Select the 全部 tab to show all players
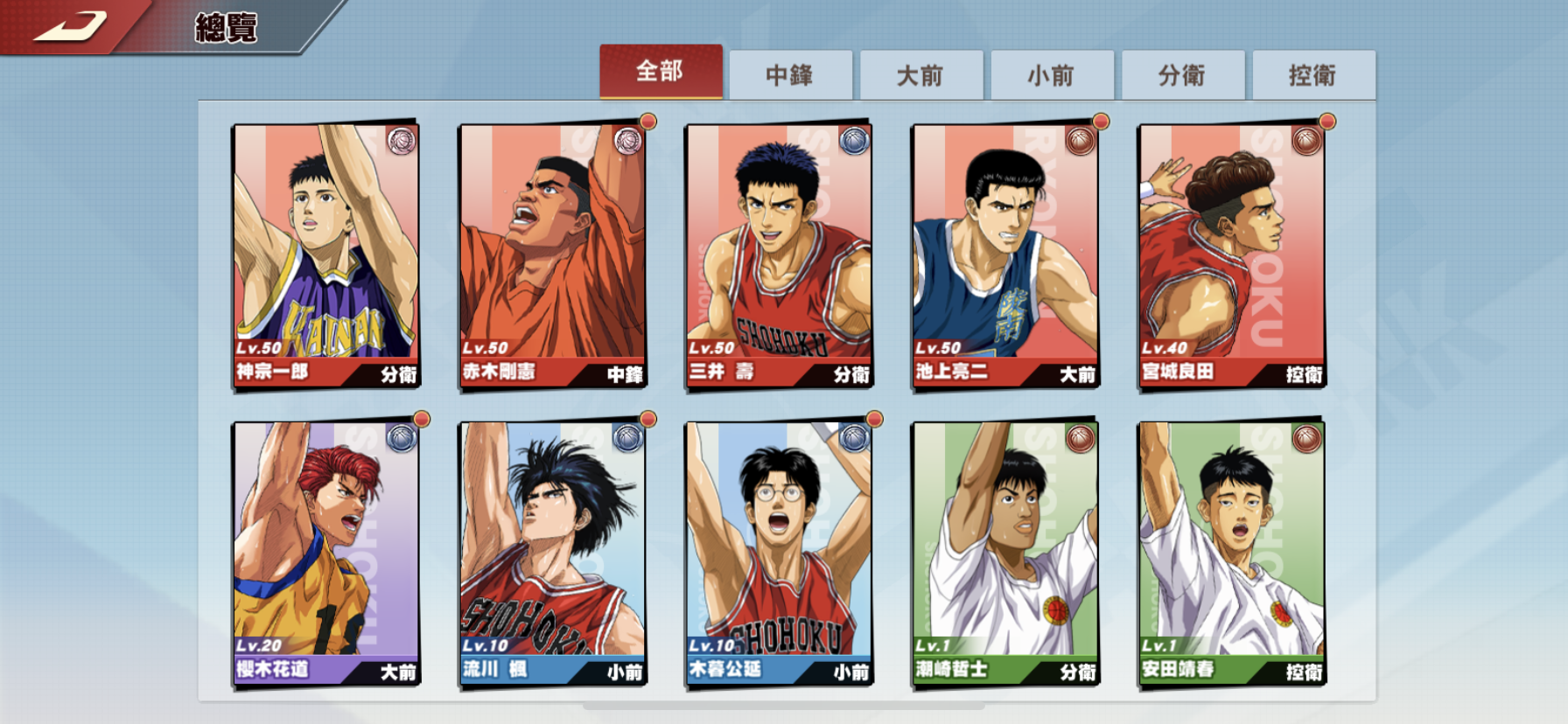Screen dimensions: 1568x724 tap(661, 75)
